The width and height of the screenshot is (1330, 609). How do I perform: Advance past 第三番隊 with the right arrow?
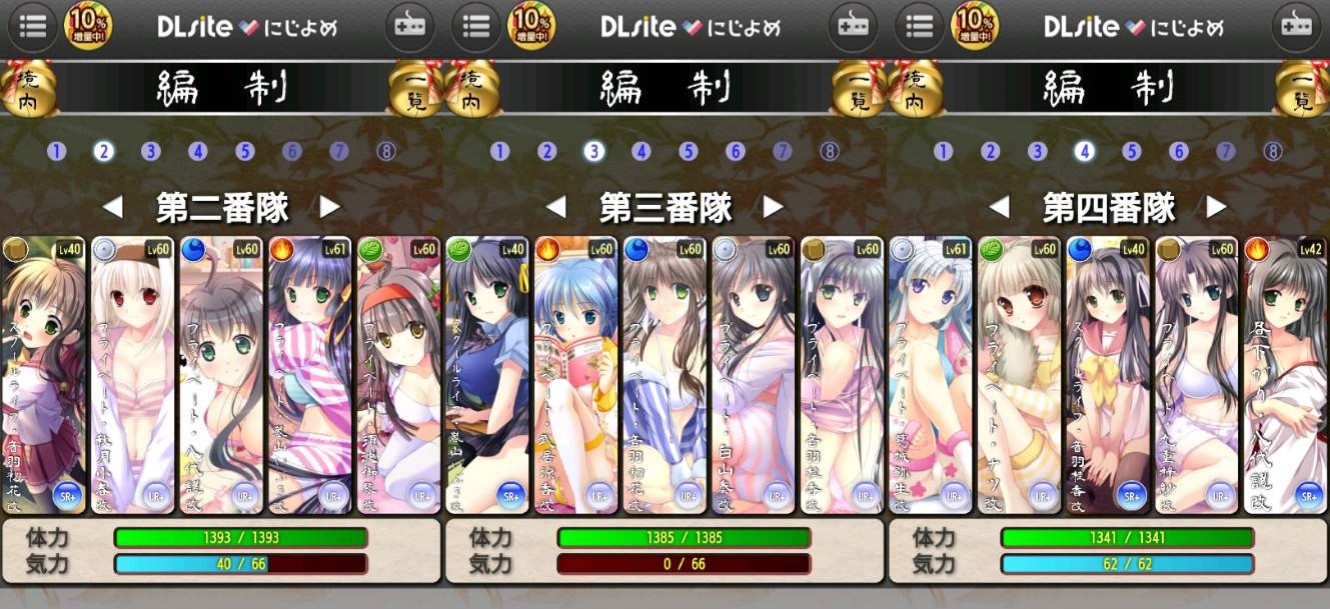click(x=773, y=208)
